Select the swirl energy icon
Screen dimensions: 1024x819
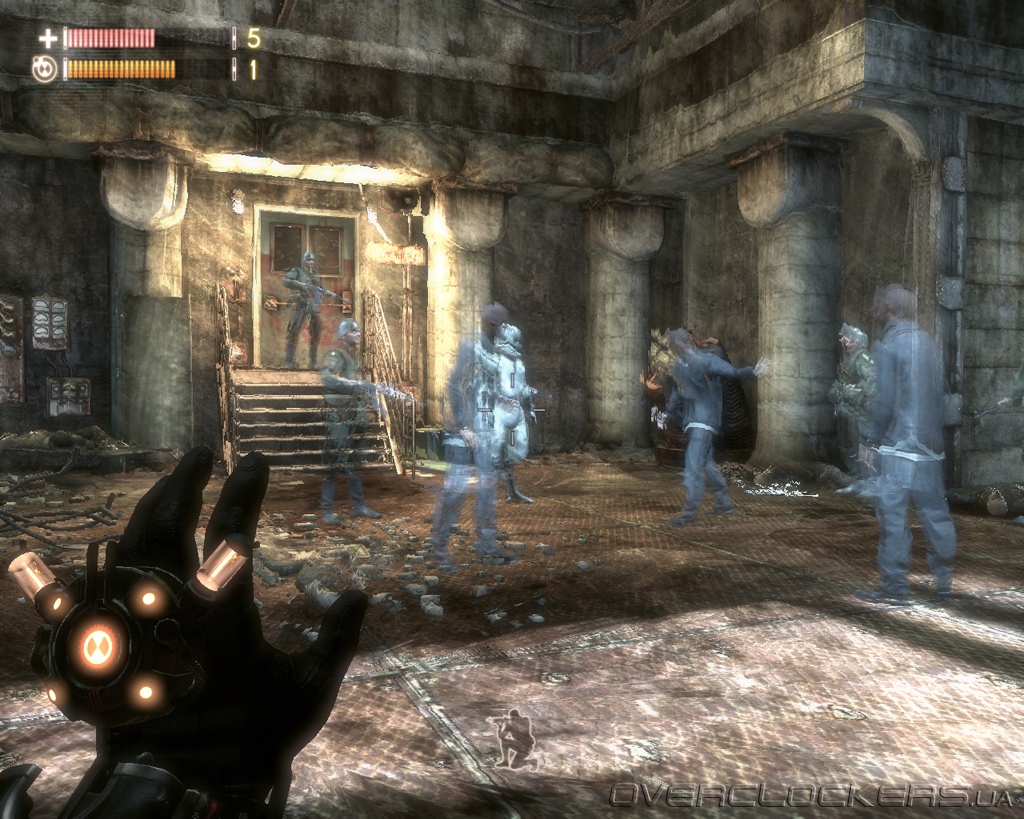point(44,69)
